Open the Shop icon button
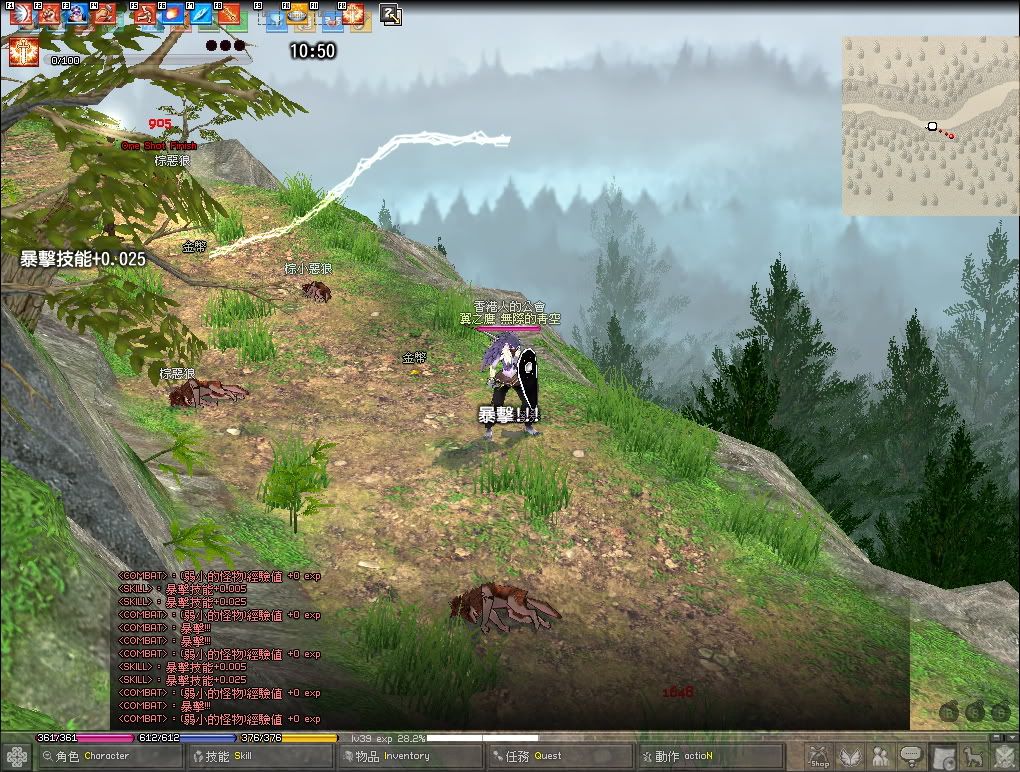 pos(820,757)
